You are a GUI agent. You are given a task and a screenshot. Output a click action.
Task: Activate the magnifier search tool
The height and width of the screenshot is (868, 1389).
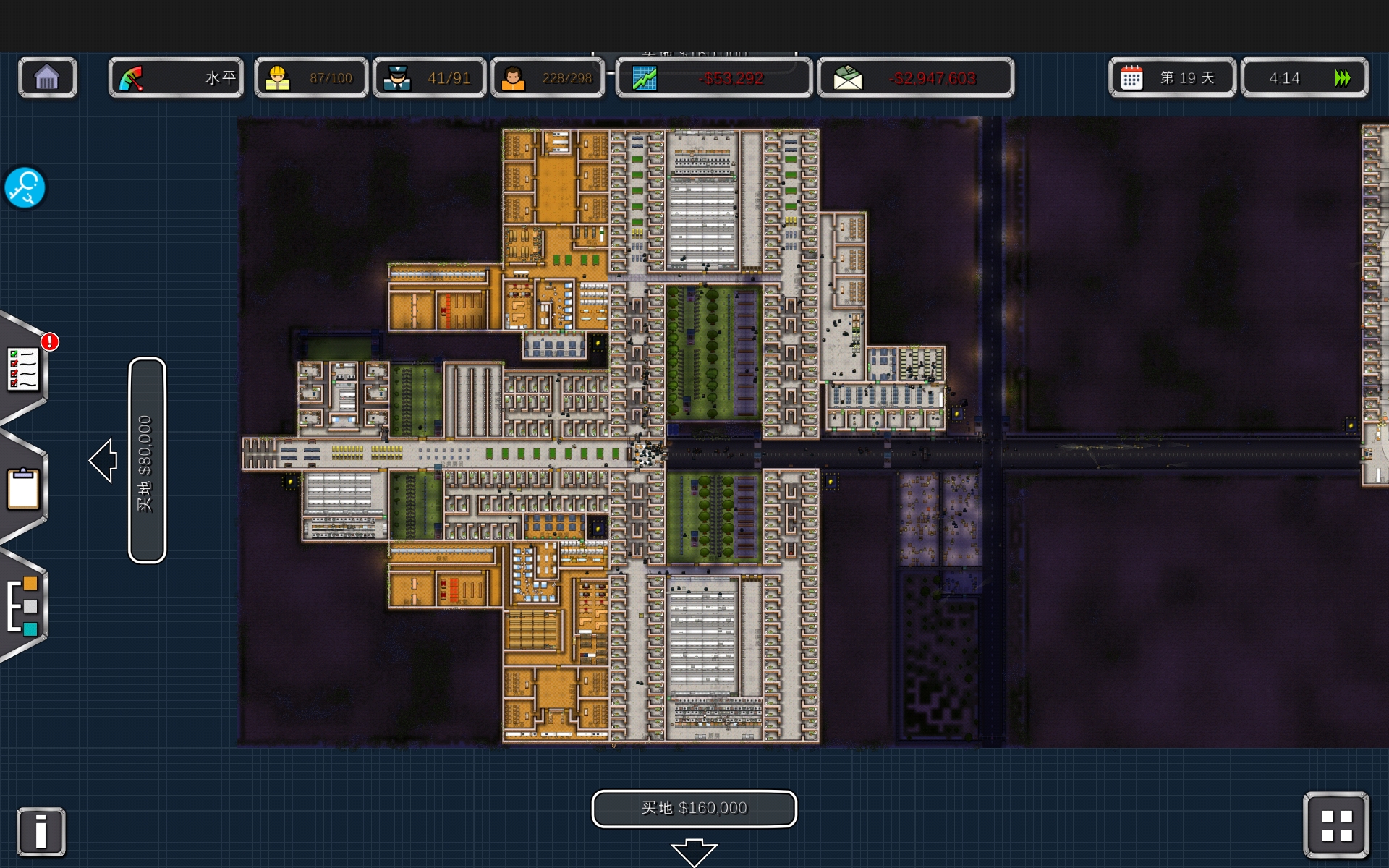[x=25, y=188]
